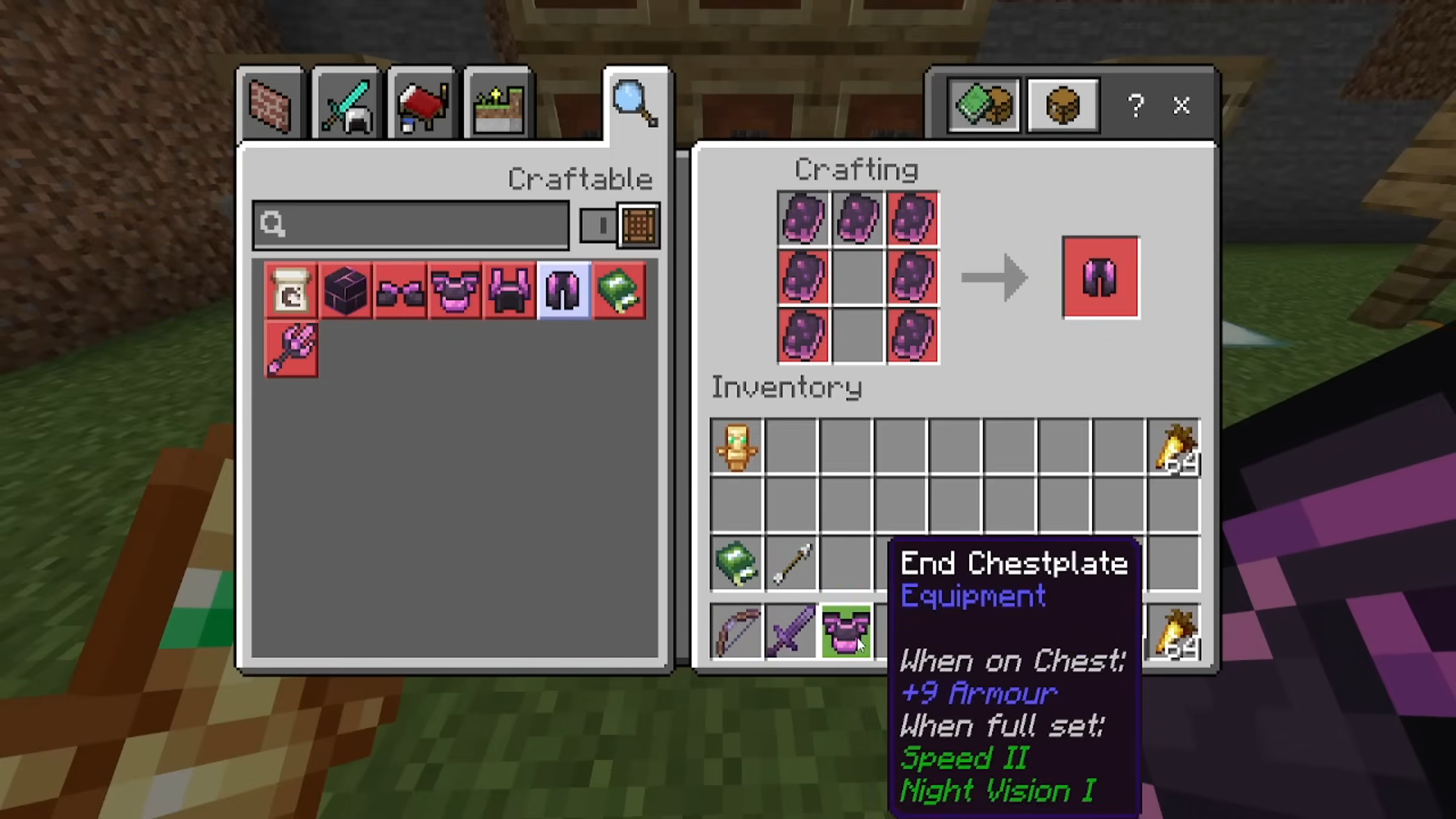Select the purple sword hotbar slot

[x=791, y=632]
